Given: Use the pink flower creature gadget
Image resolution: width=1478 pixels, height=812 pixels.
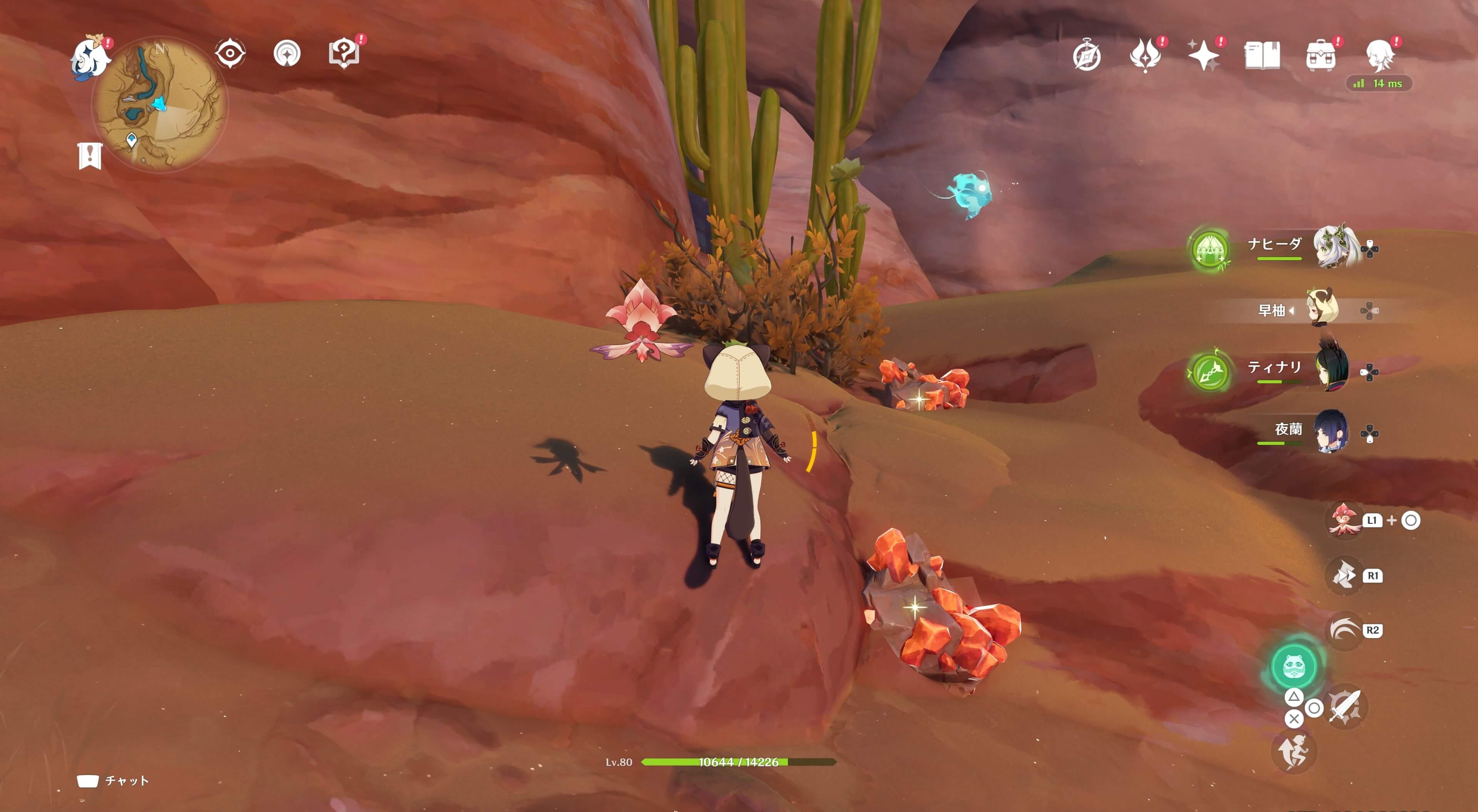Looking at the screenshot, I should 1343,520.
